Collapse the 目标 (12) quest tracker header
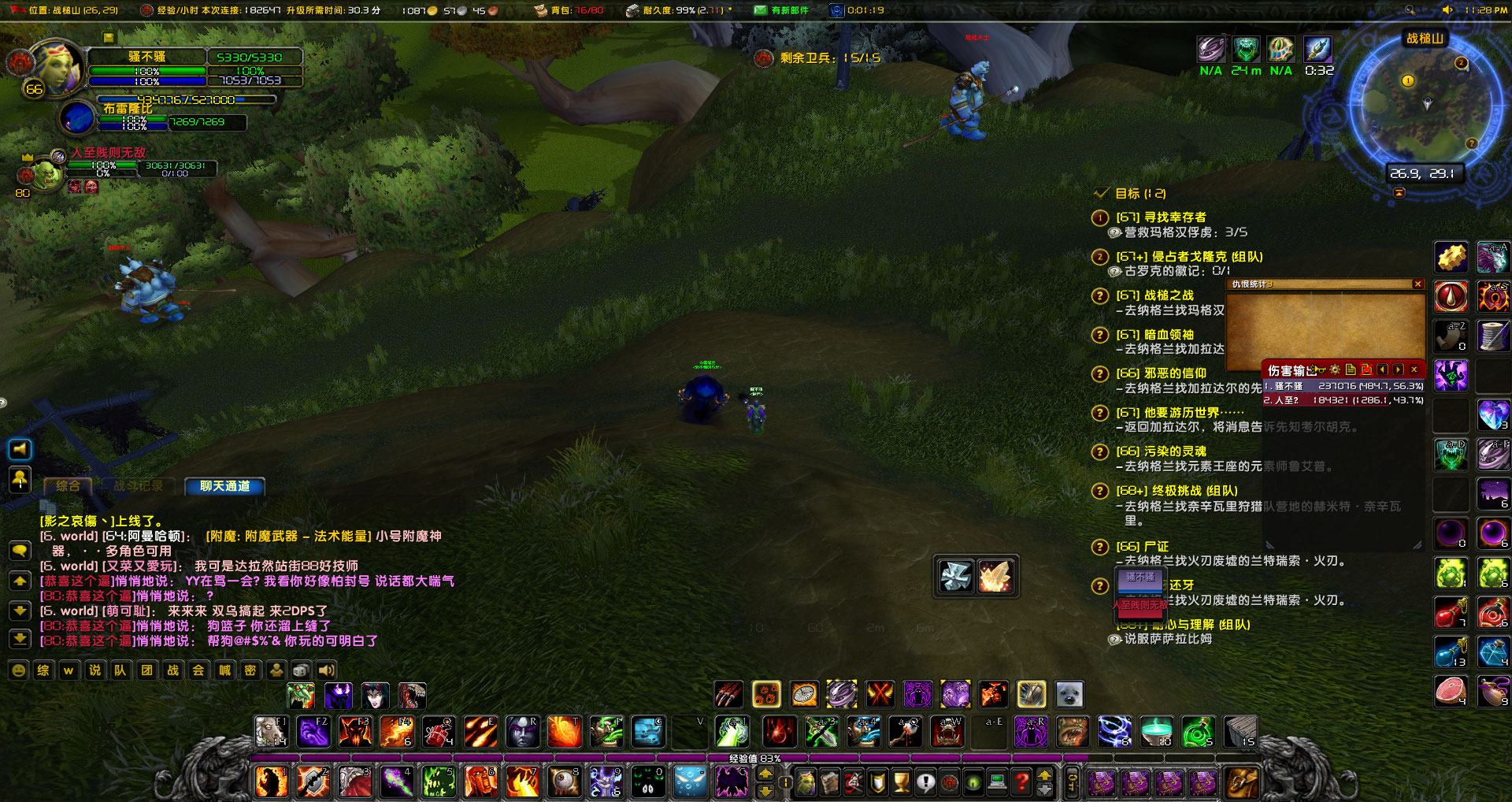Screen dimensions: 1512x802 pyautogui.click(x=1101, y=193)
